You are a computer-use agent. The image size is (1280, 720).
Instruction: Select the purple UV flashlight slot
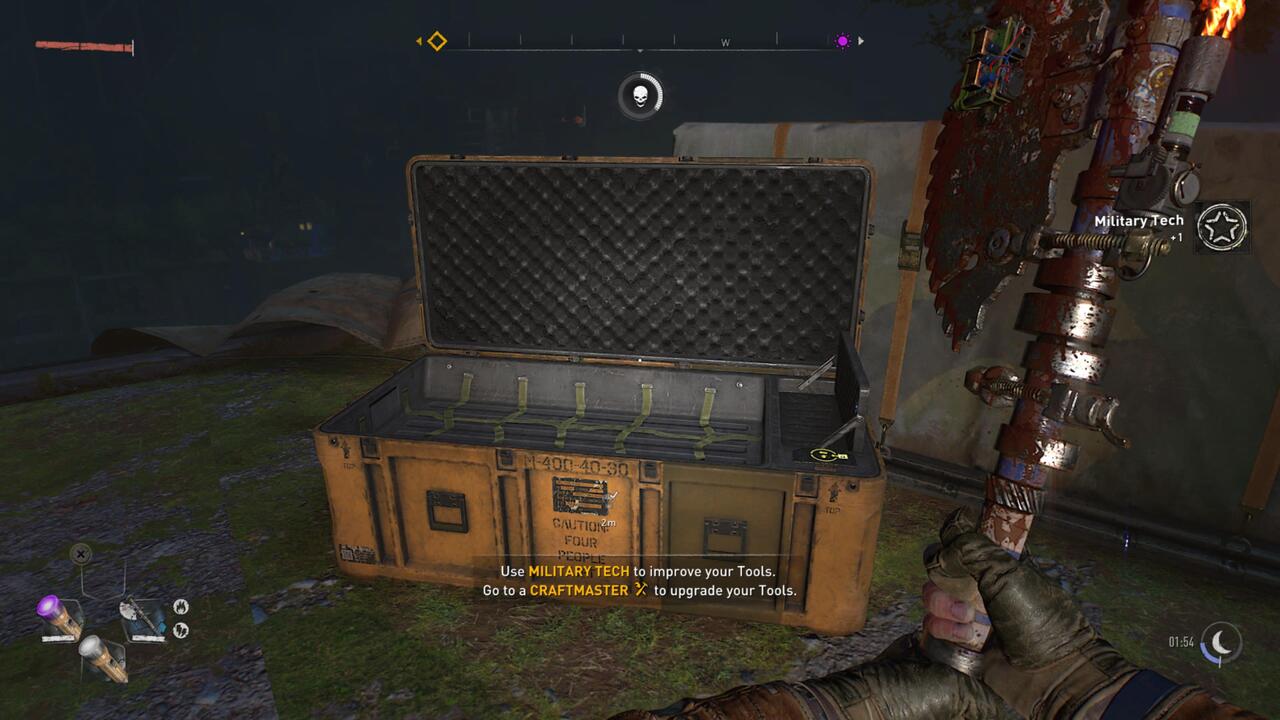click(57, 614)
